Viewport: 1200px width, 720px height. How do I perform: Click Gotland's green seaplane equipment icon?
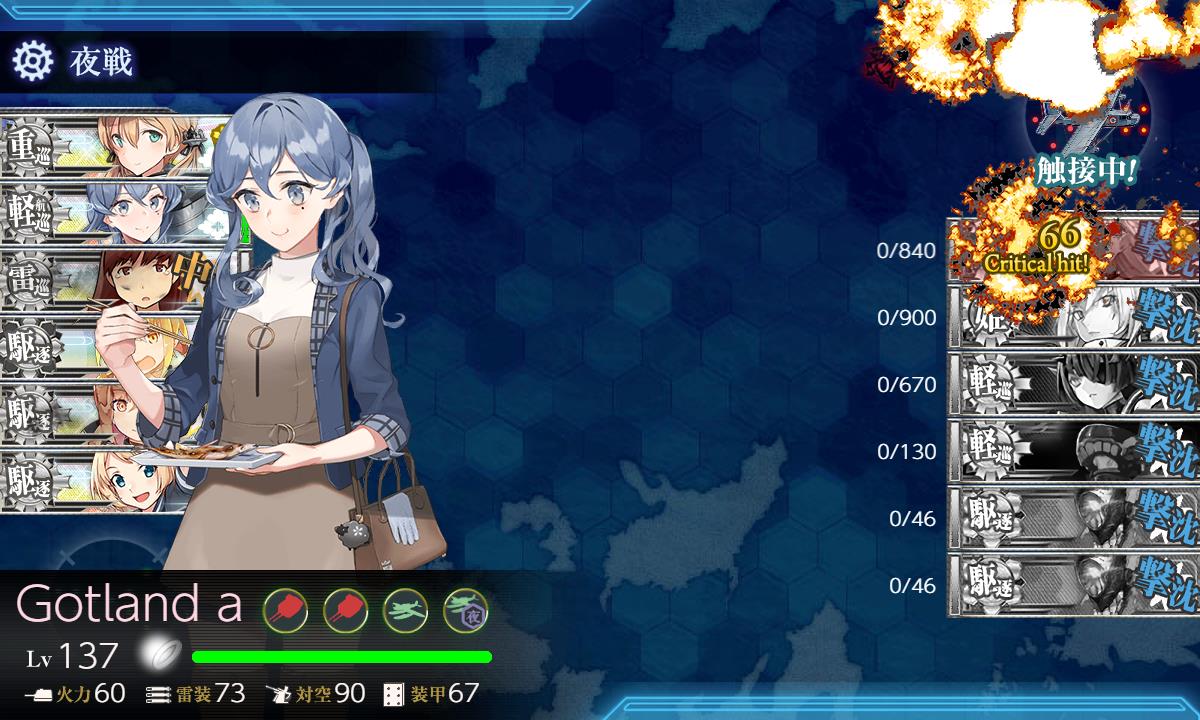405,606
